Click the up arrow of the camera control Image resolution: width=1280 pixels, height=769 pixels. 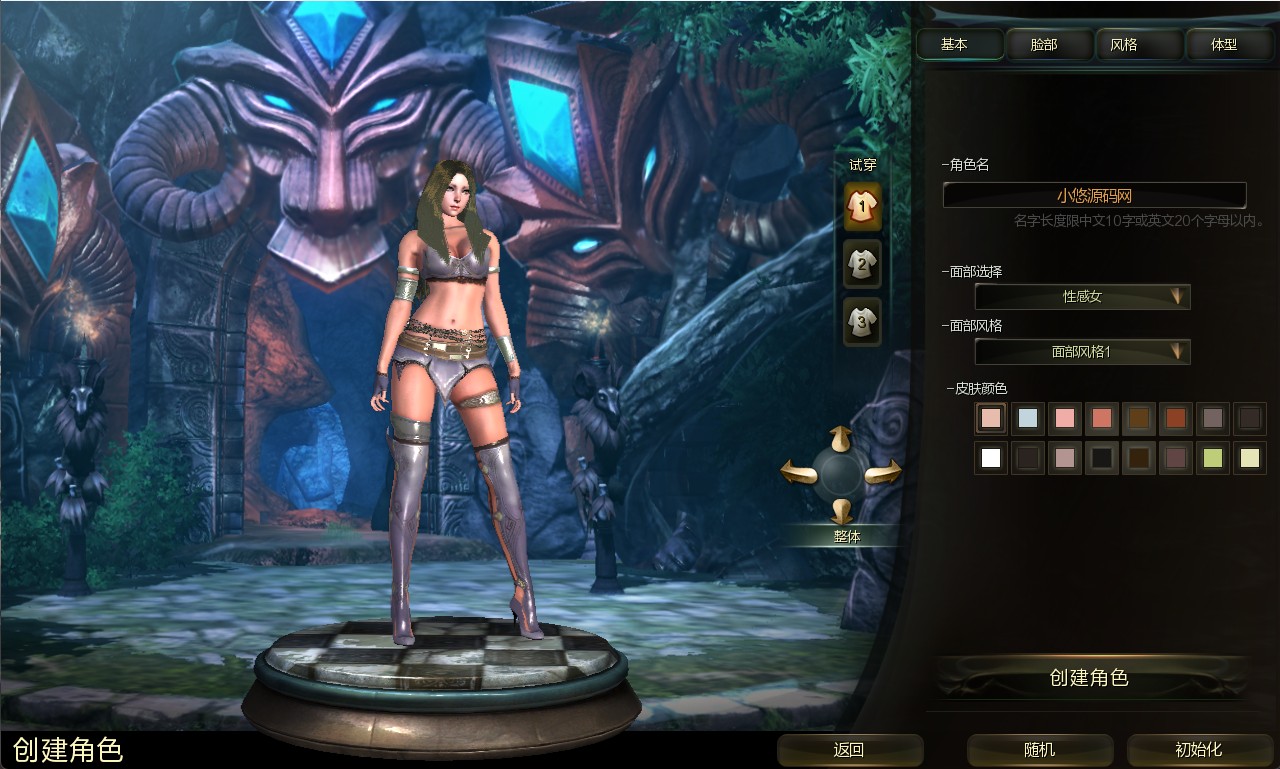coord(841,437)
